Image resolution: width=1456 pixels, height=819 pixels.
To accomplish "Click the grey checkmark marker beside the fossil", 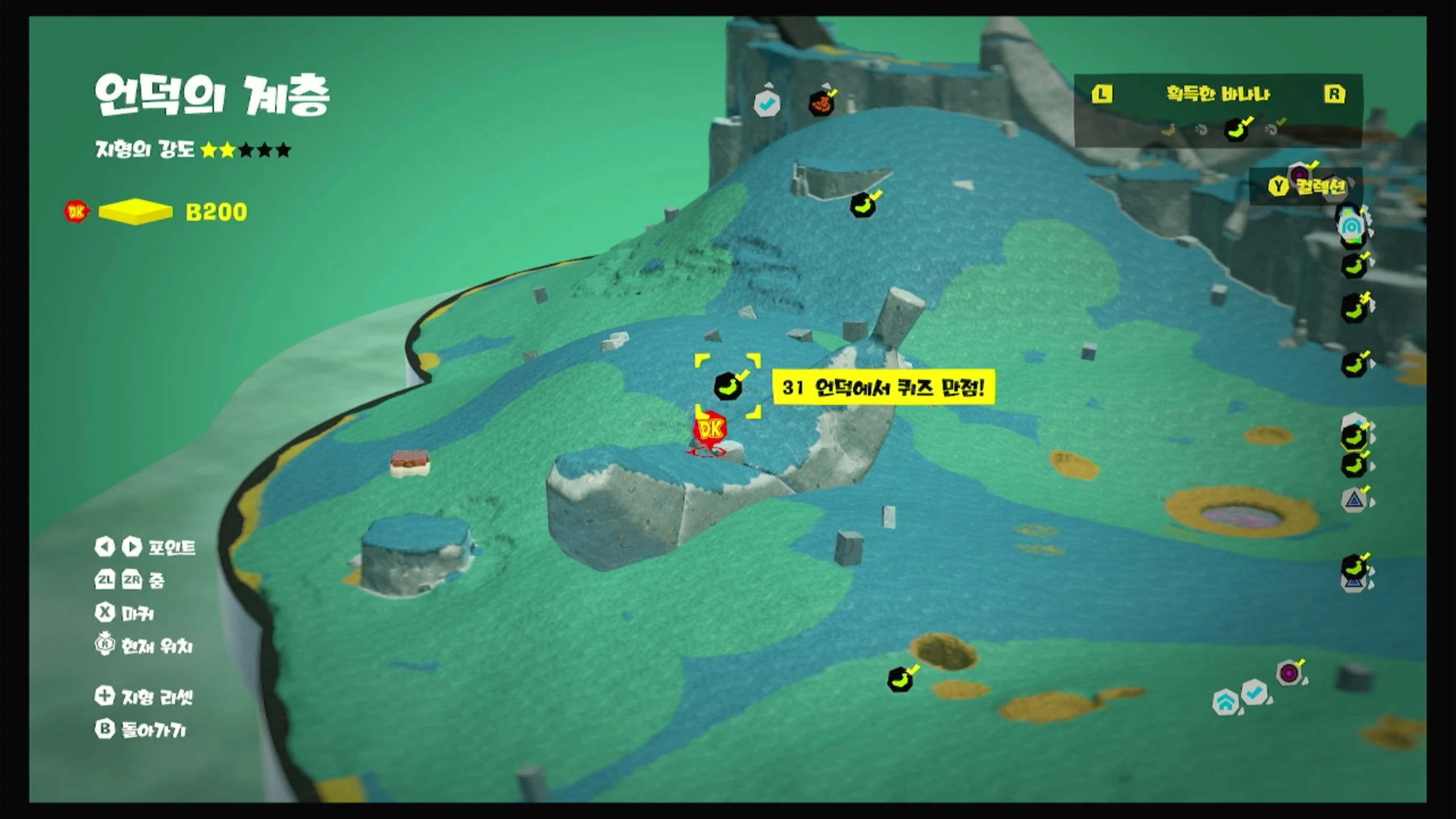I will point(766,104).
